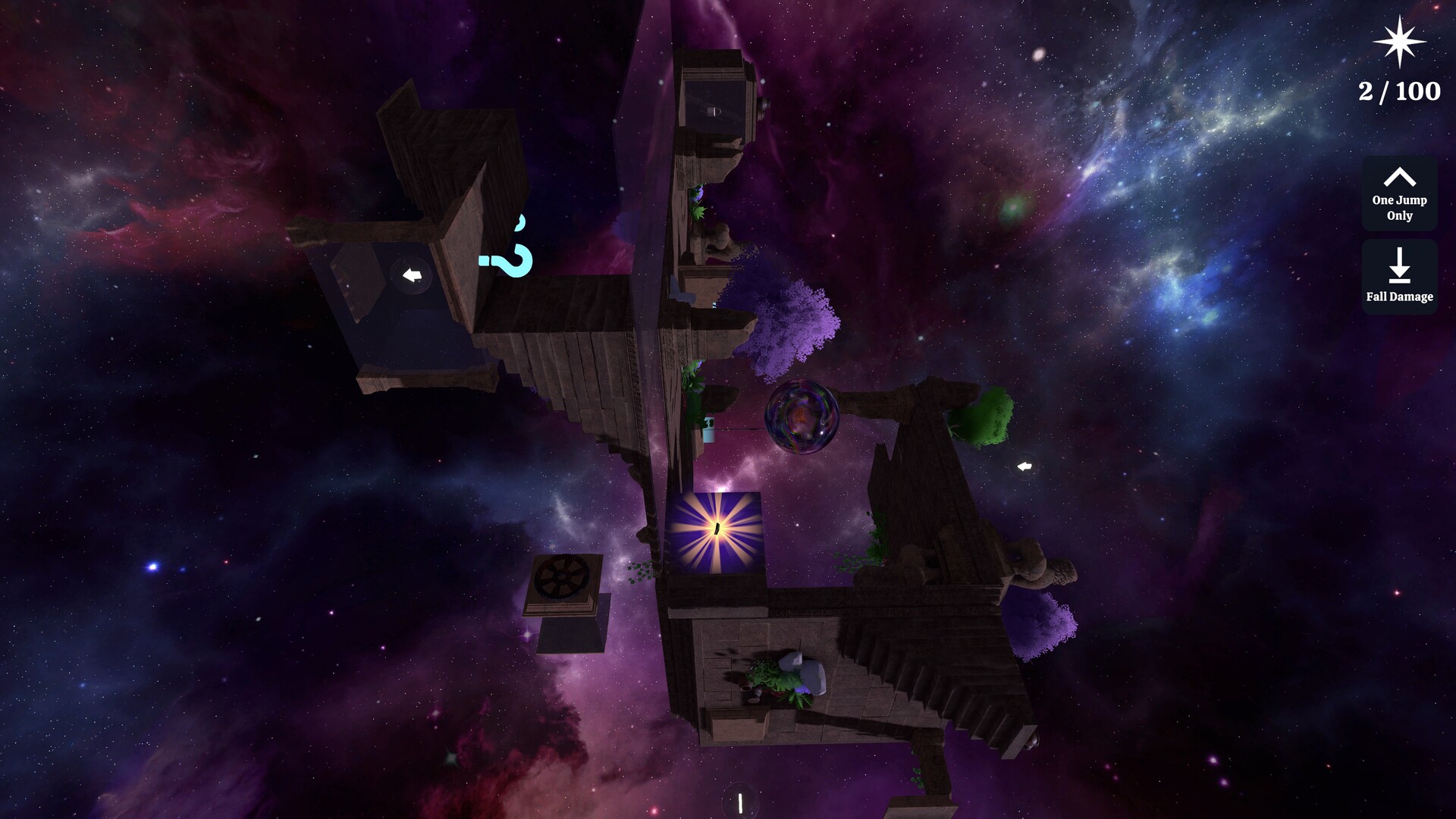
Task: Expand the One Jump Only panel
Action: click(1398, 194)
